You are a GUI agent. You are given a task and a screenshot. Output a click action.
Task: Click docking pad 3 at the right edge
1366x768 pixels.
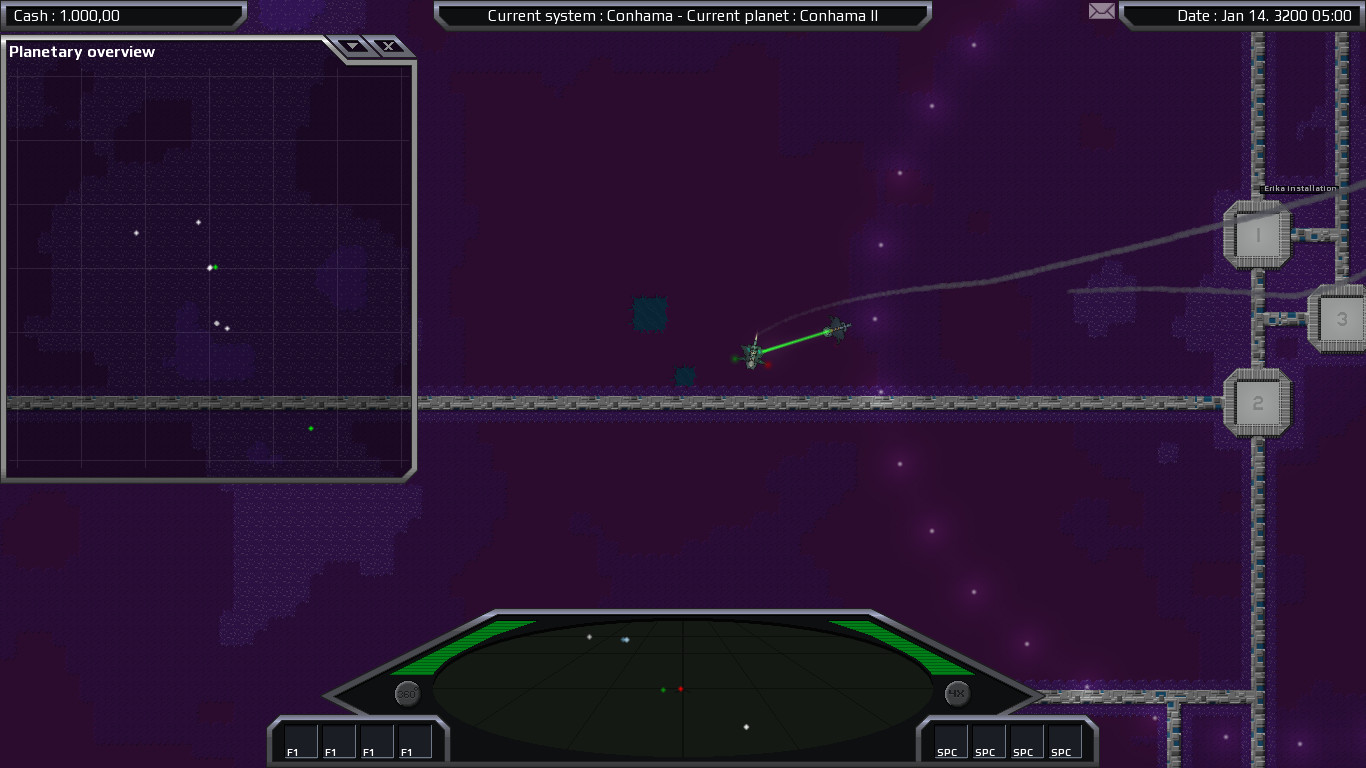coord(1343,318)
